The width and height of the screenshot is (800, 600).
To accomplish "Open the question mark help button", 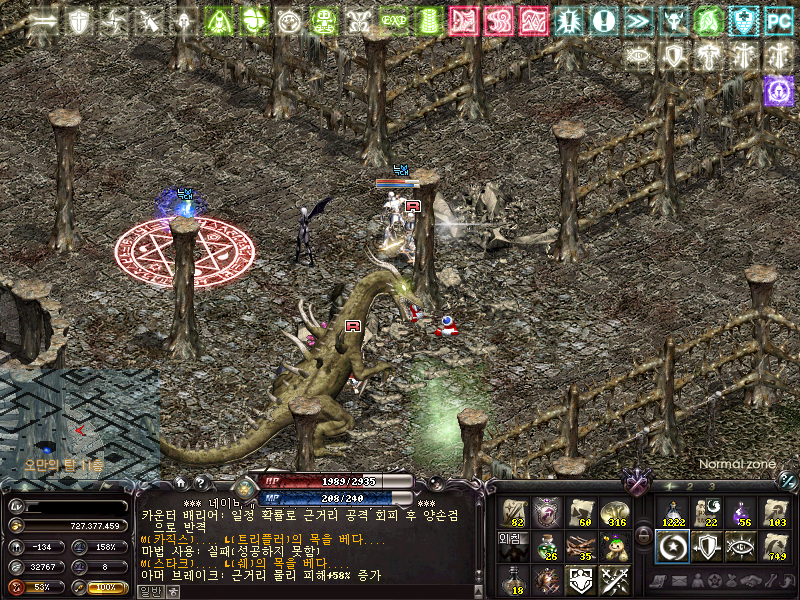I will [x=202, y=482].
